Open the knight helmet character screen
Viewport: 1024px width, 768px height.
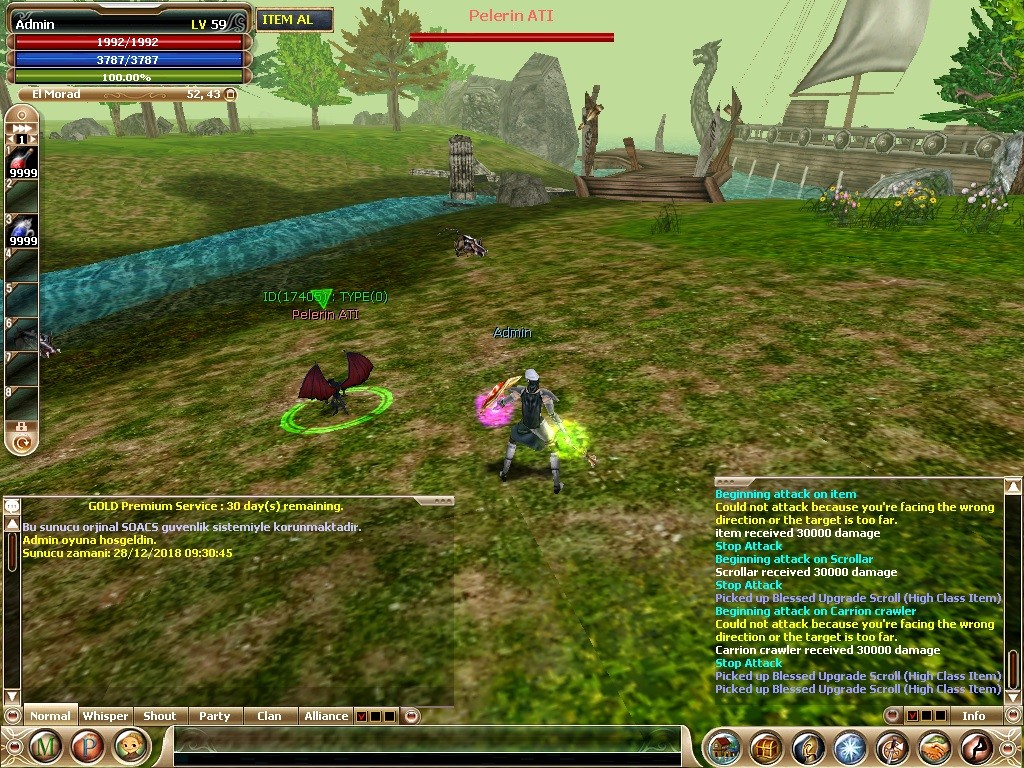tap(809, 748)
